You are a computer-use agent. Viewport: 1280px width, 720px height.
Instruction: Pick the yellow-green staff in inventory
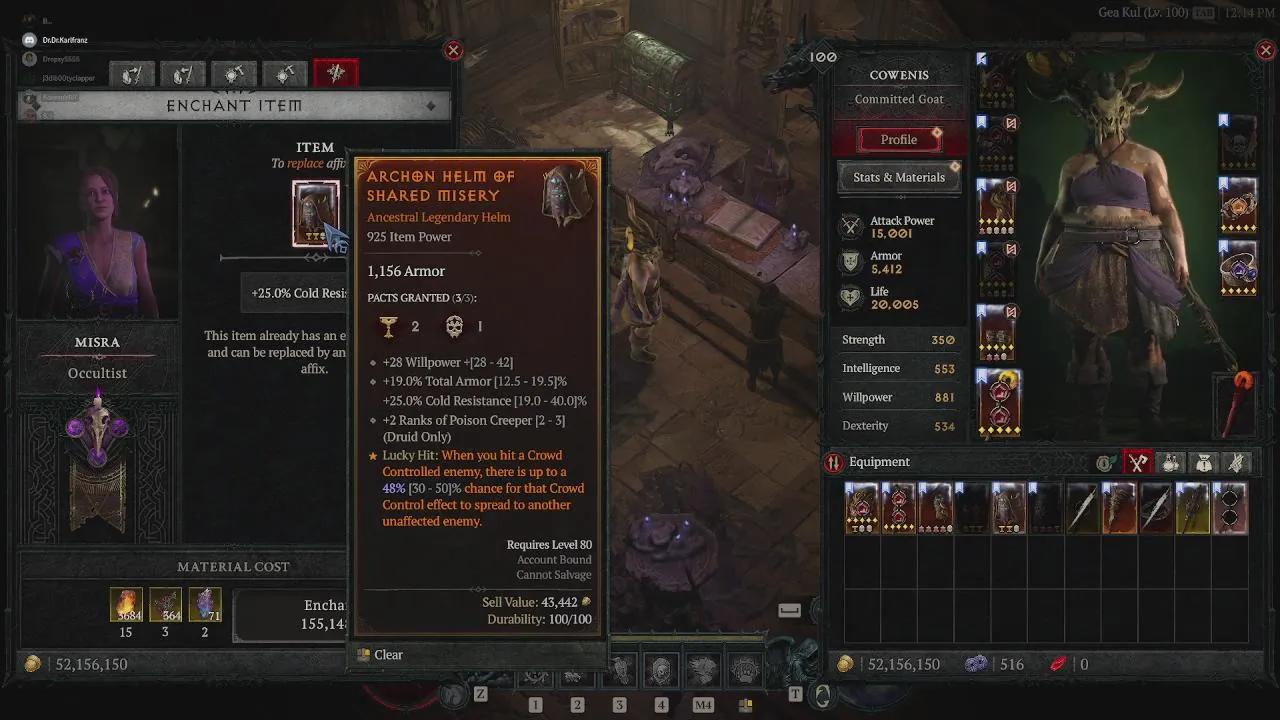click(1193, 508)
